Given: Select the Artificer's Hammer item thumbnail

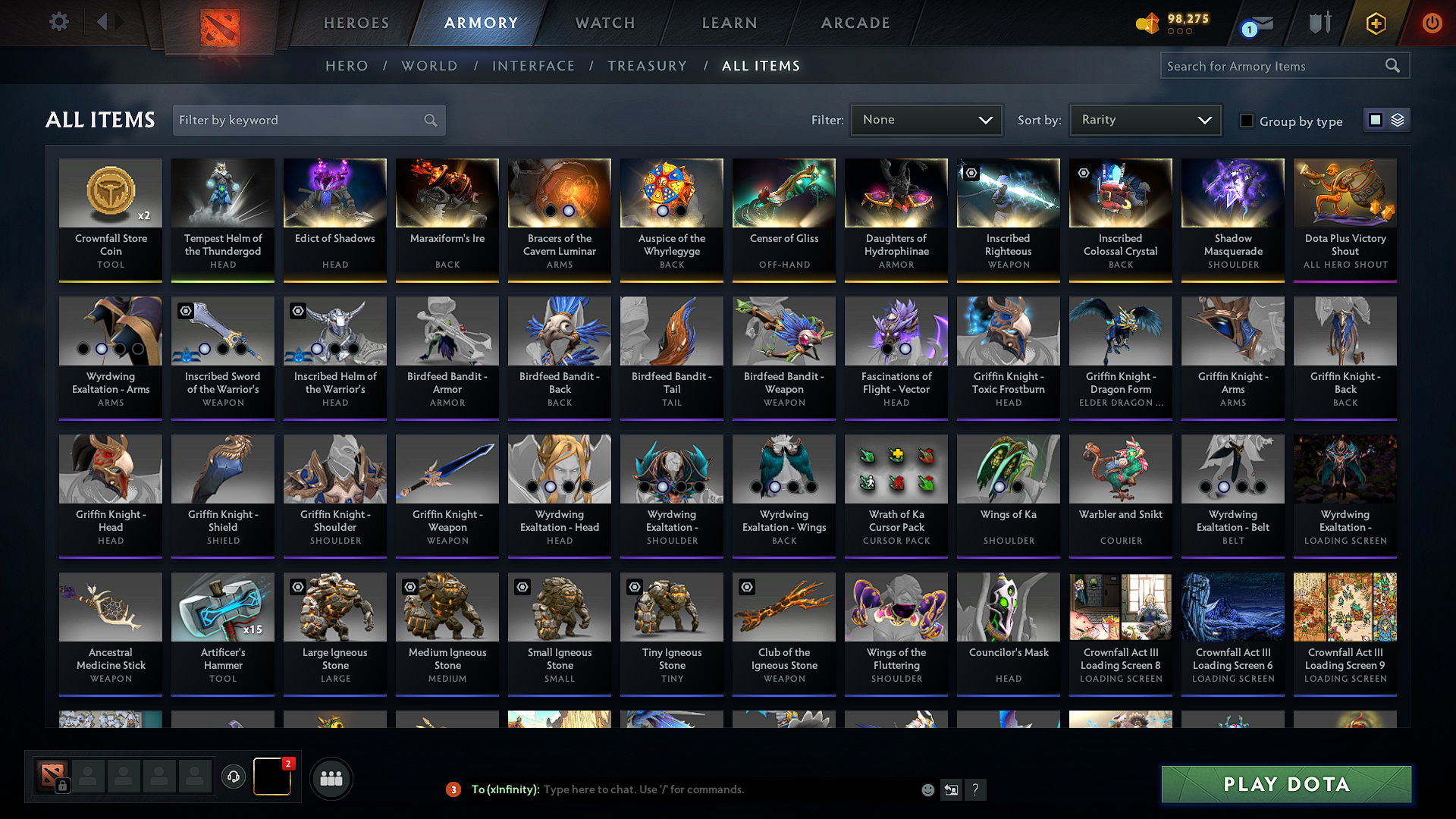Looking at the screenshot, I should coord(222,607).
